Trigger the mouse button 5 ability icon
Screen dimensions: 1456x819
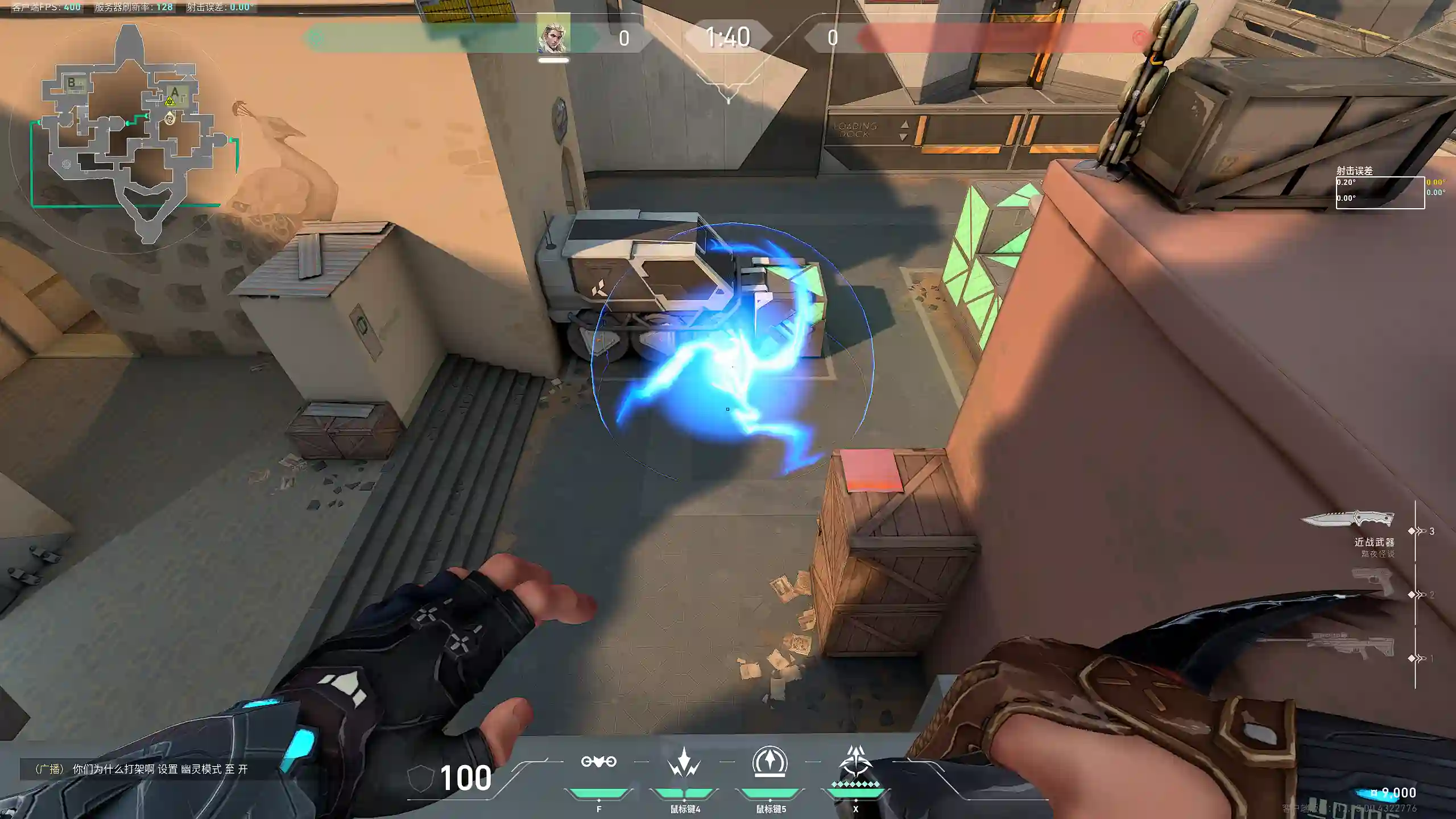pos(770,762)
